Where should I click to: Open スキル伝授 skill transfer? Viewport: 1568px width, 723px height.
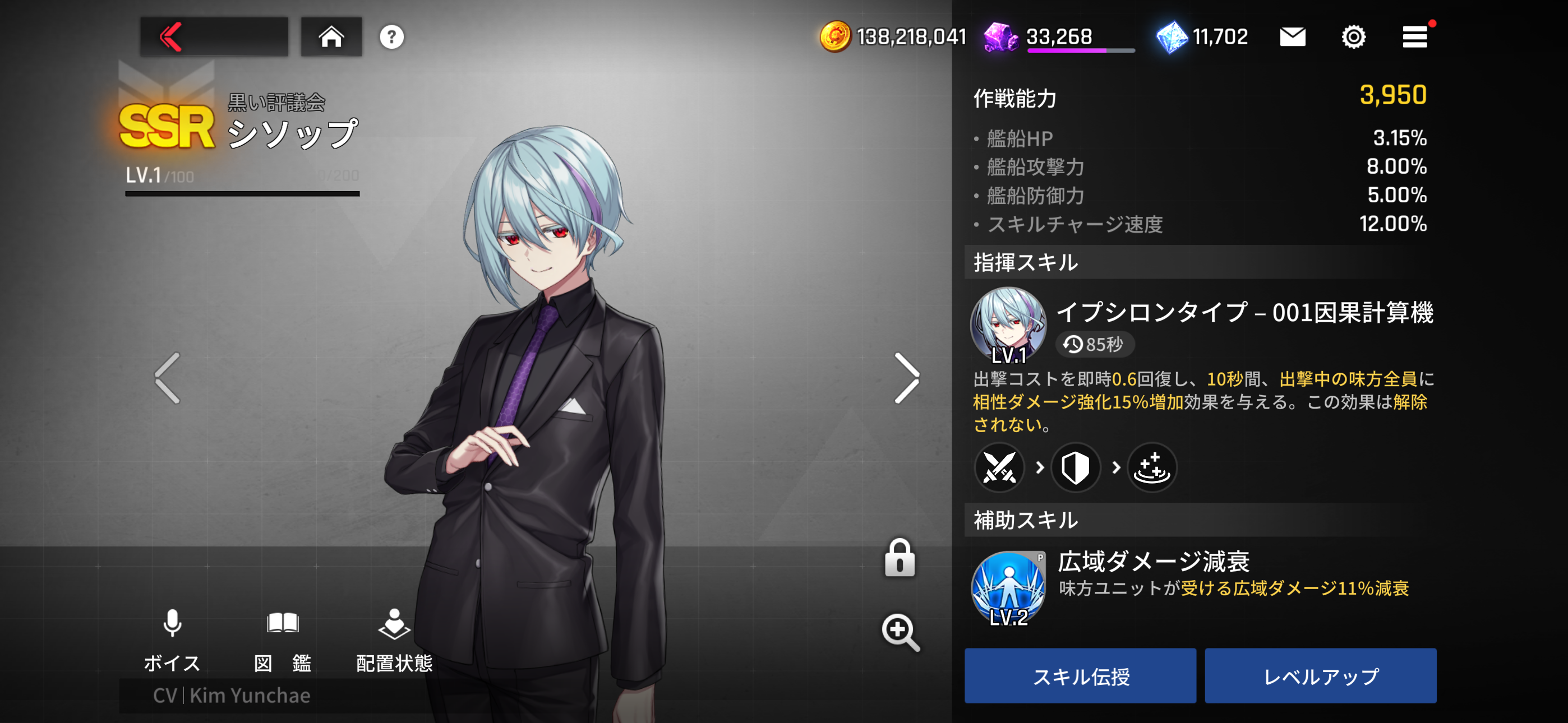[1080, 675]
